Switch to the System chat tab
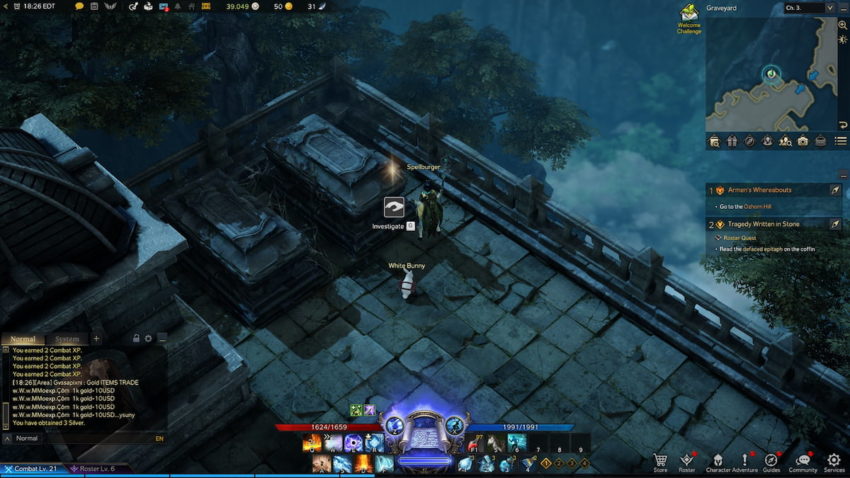 (x=66, y=339)
